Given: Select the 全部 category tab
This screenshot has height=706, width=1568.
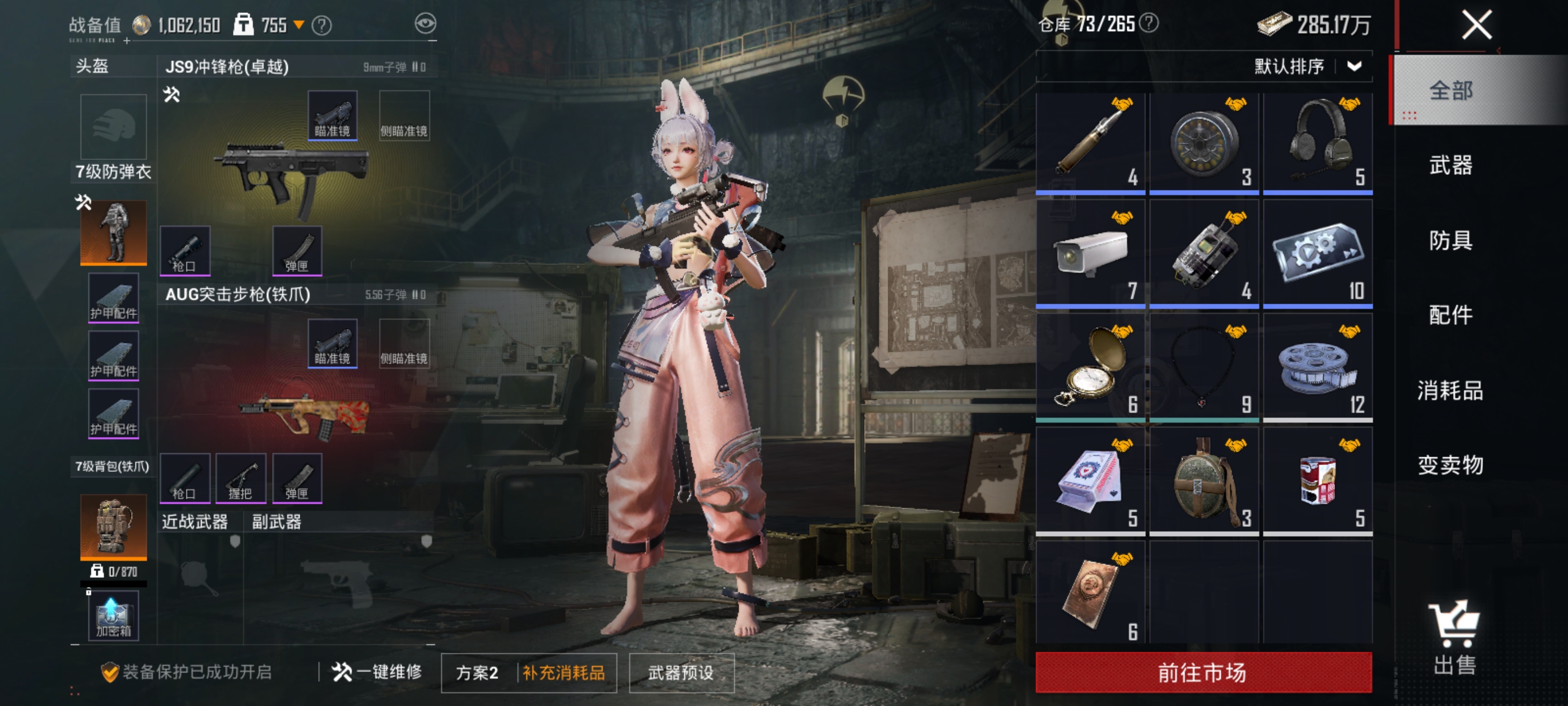Looking at the screenshot, I should (1450, 91).
